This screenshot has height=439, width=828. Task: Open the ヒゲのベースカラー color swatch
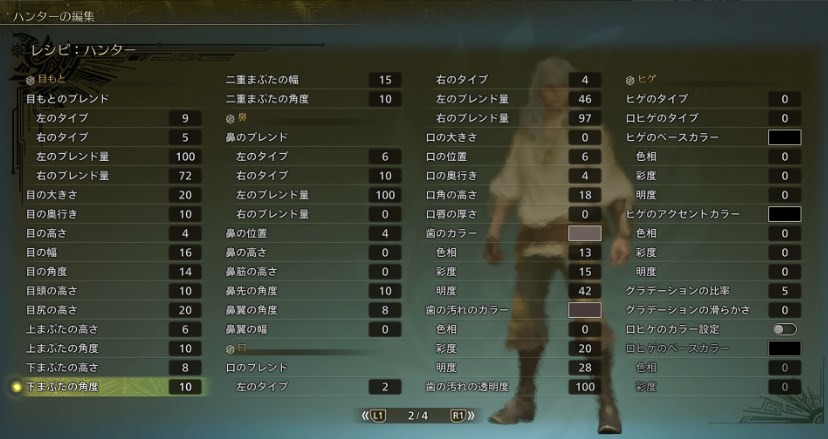pyautogui.click(x=784, y=137)
